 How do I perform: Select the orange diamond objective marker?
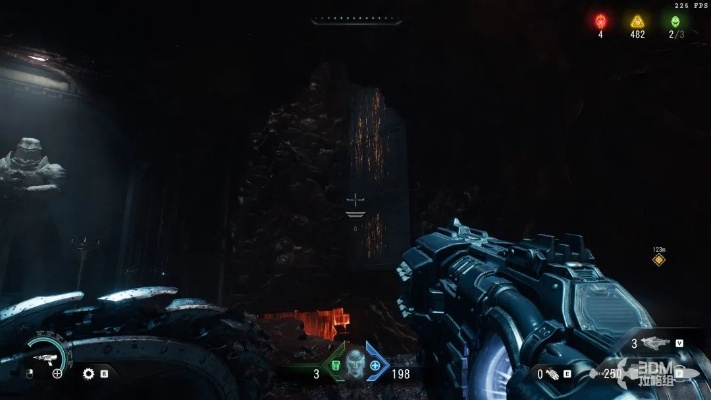click(x=658, y=260)
